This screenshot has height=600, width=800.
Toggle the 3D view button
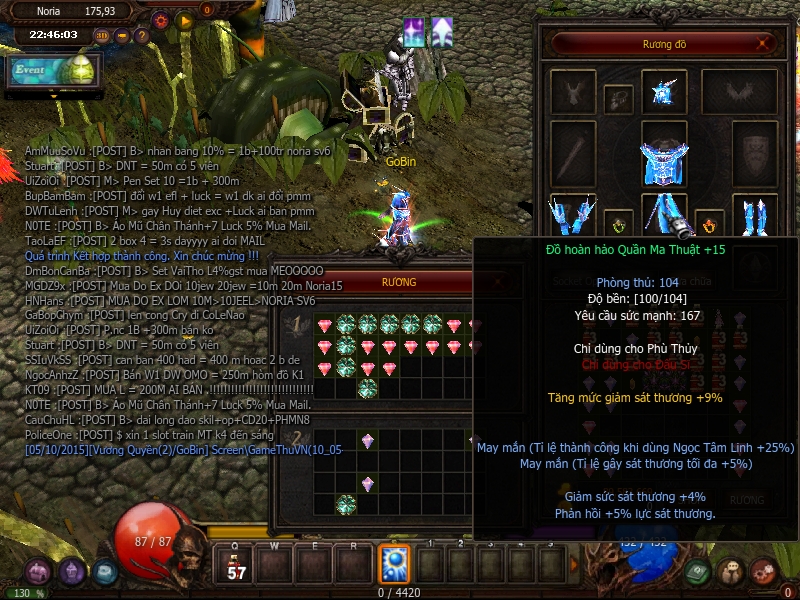[x=101, y=36]
